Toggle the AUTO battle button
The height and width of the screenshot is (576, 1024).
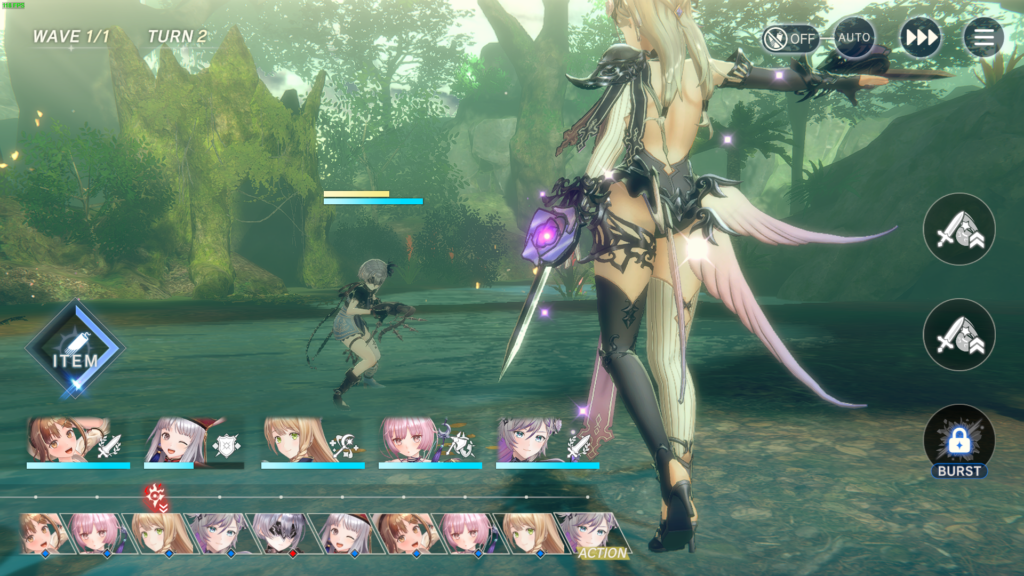point(854,38)
